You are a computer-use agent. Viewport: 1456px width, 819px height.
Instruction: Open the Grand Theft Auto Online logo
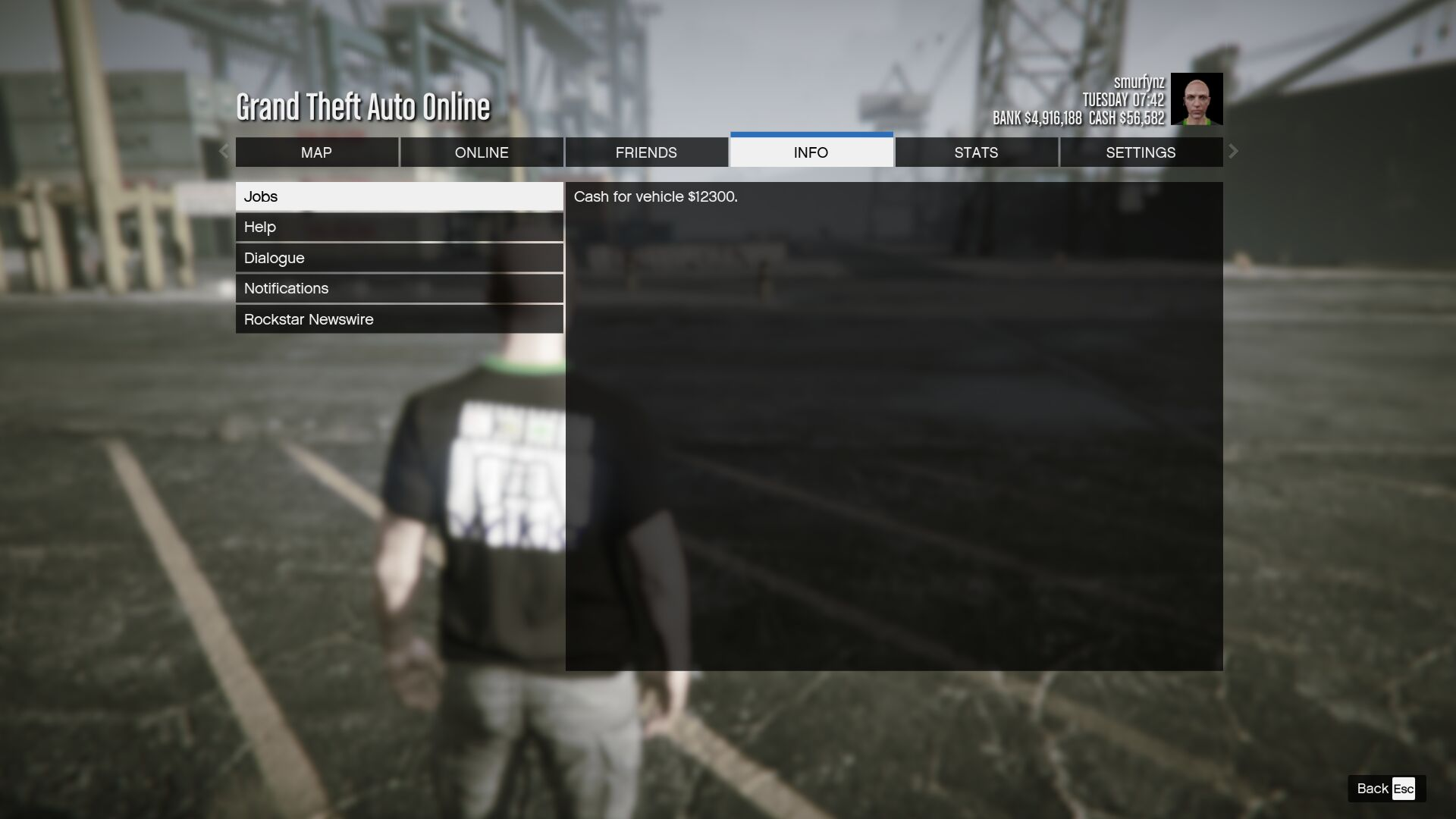[x=362, y=107]
